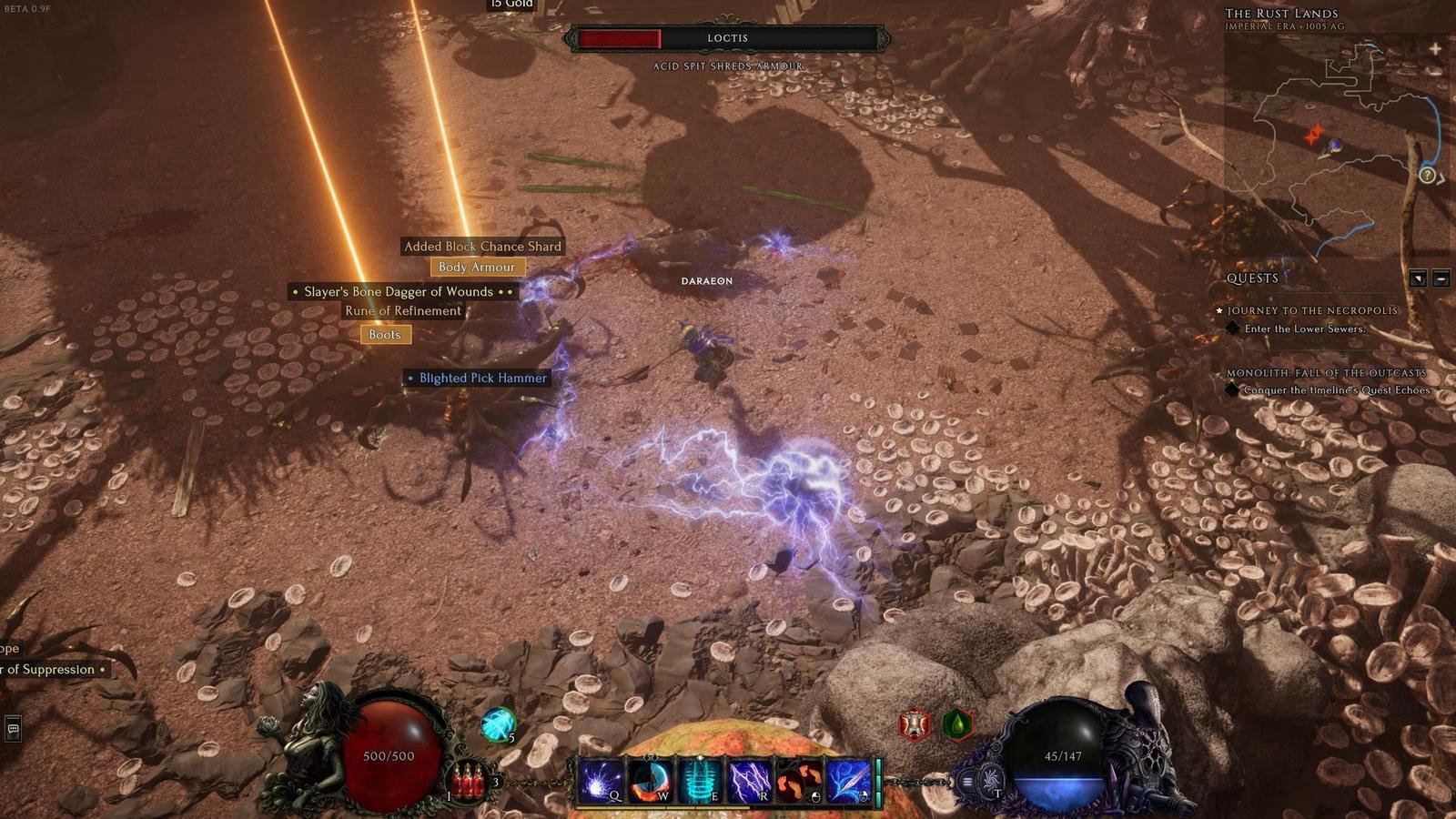Select the red footprints movement skill
1456x819 pixels.
pyautogui.click(x=798, y=781)
